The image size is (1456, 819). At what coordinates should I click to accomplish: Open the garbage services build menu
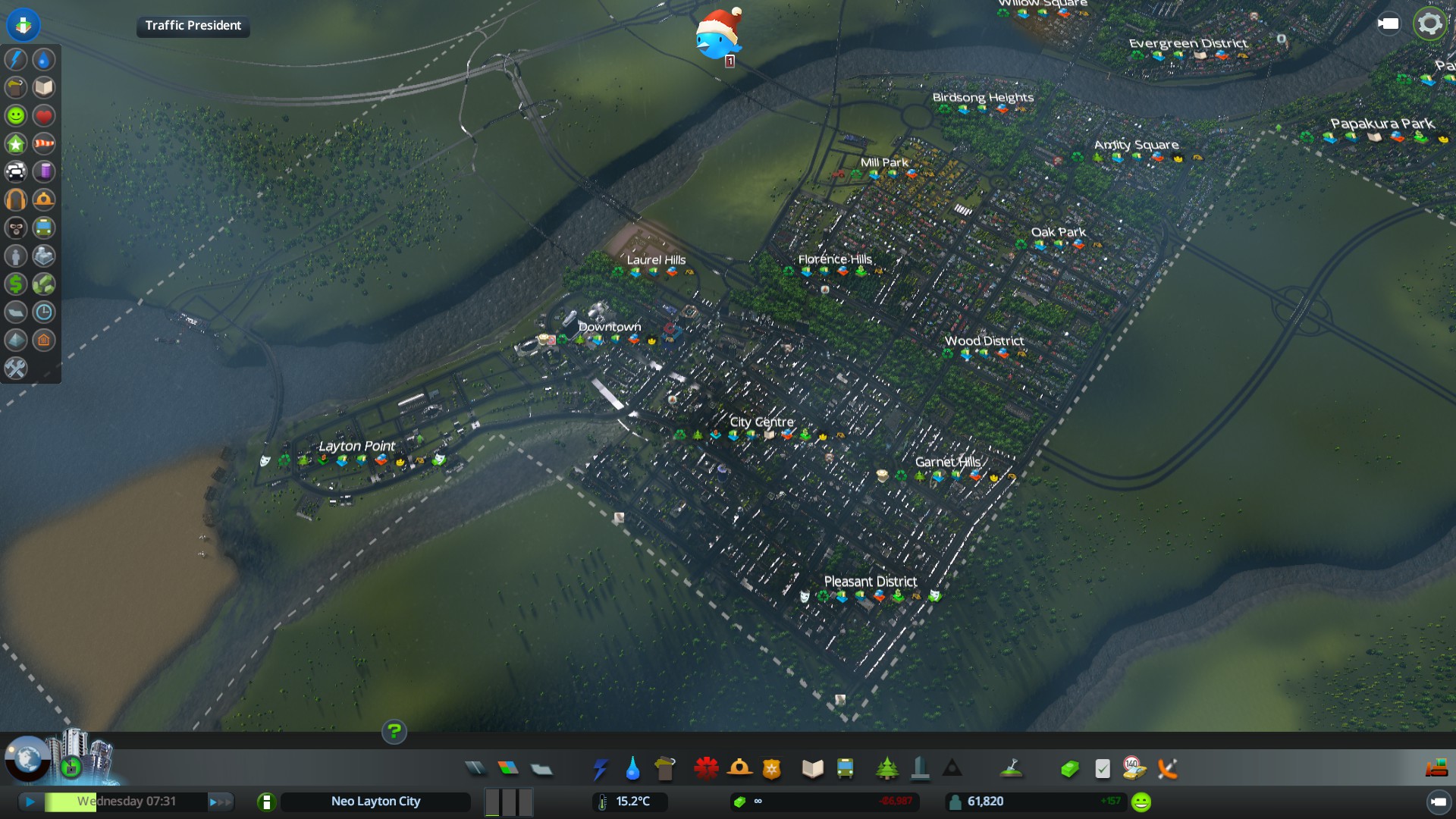click(664, 769)
